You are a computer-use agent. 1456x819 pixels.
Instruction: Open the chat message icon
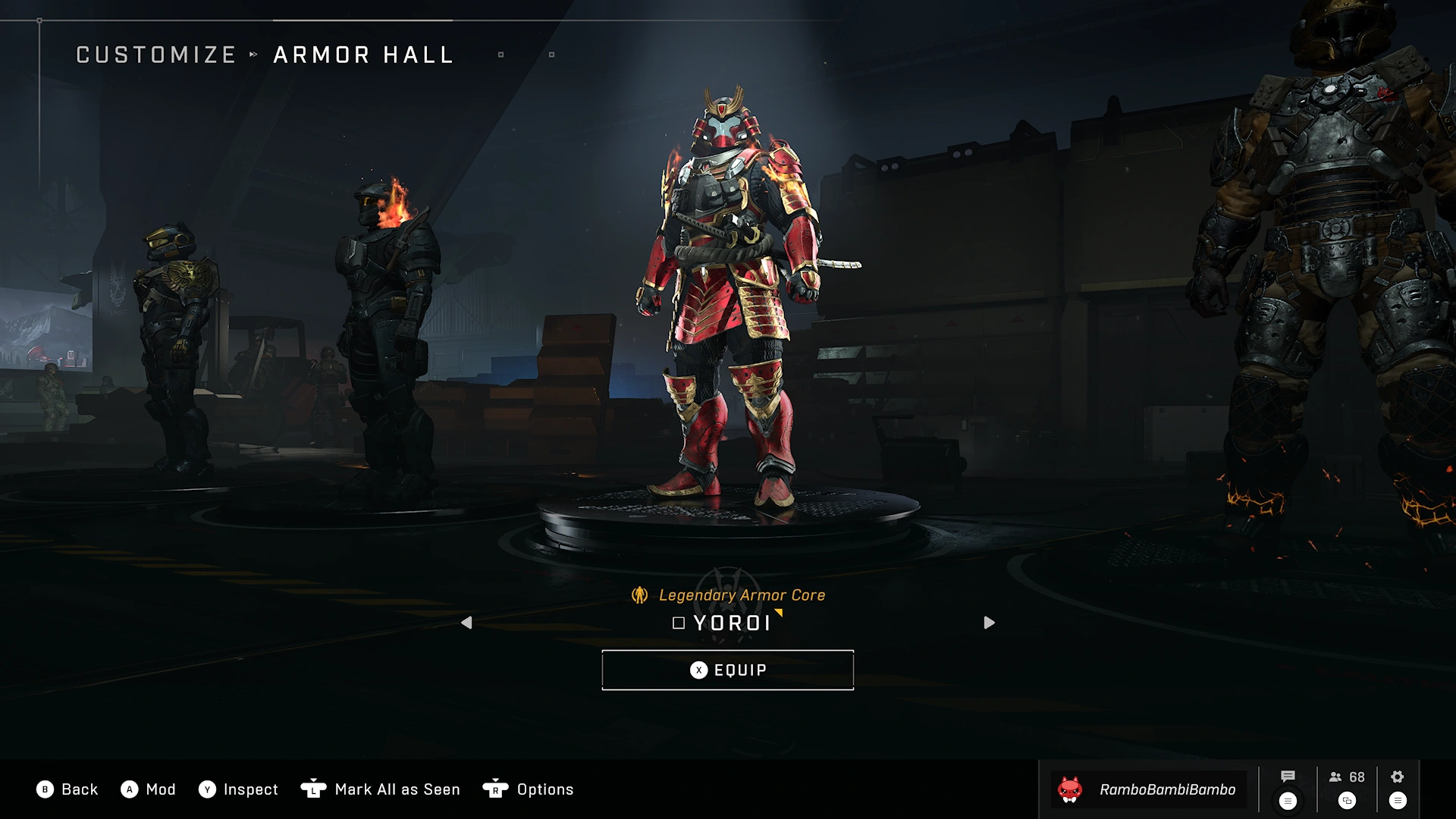tap(1287, 777)
